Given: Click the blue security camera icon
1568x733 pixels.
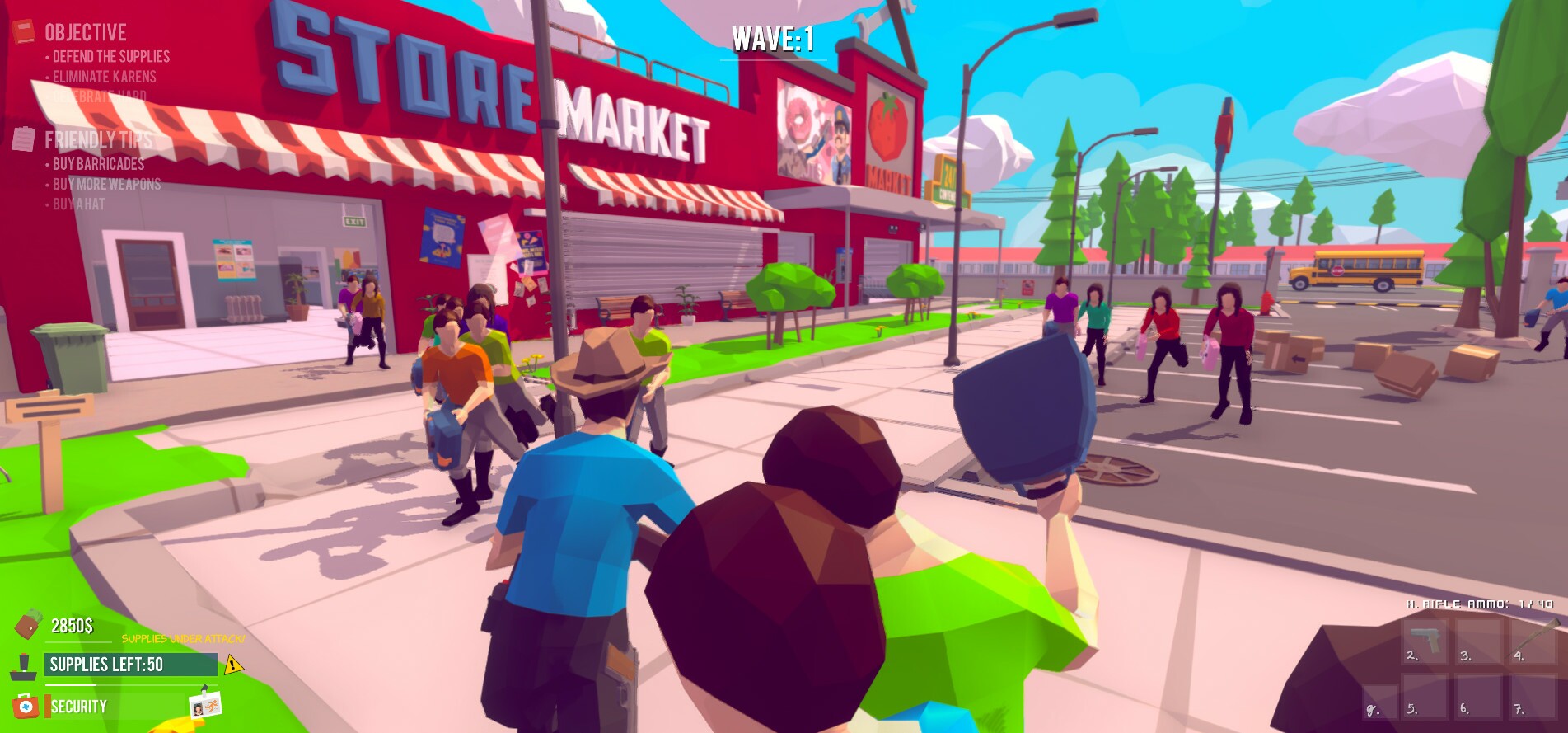Looking at the screenshot, I should (x=25, y=706).
